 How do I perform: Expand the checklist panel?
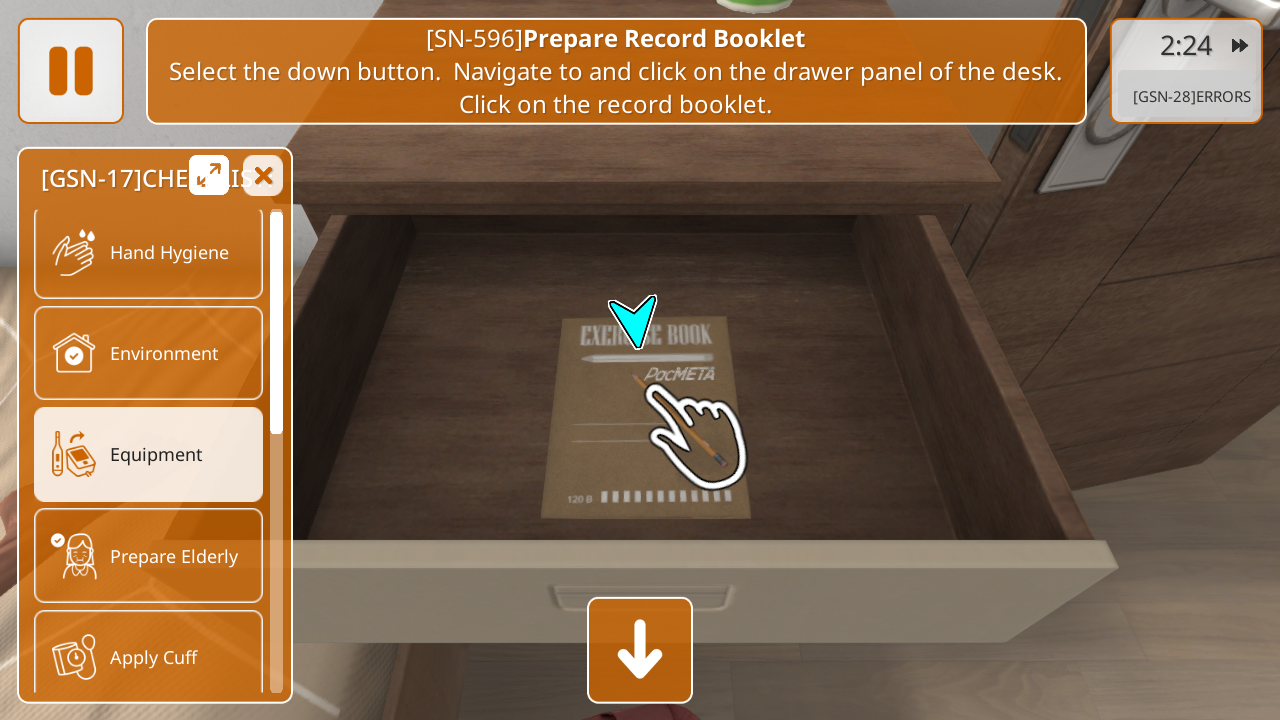point(209,176)
